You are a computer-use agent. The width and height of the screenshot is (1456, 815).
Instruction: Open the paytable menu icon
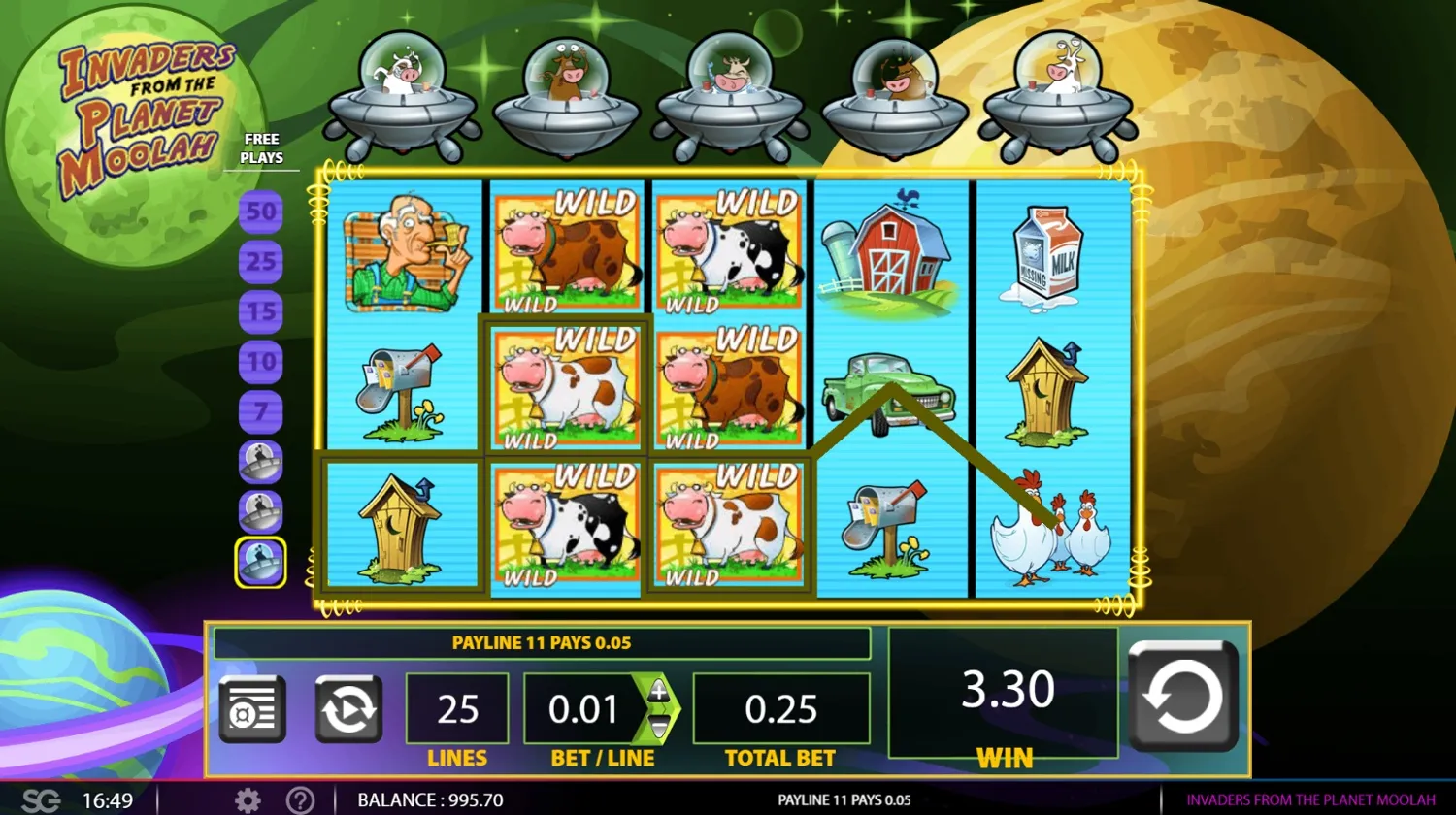[251, 707]
